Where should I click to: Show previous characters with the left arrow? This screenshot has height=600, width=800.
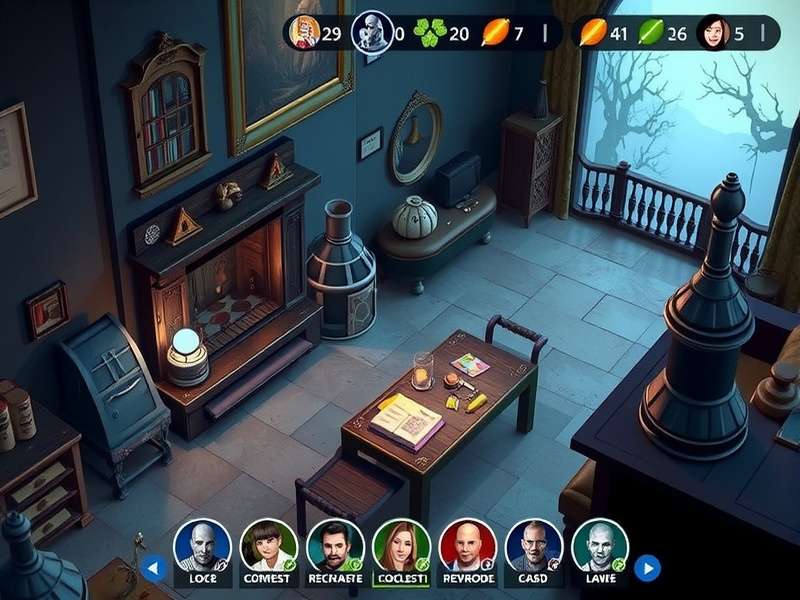pos(153,569)
